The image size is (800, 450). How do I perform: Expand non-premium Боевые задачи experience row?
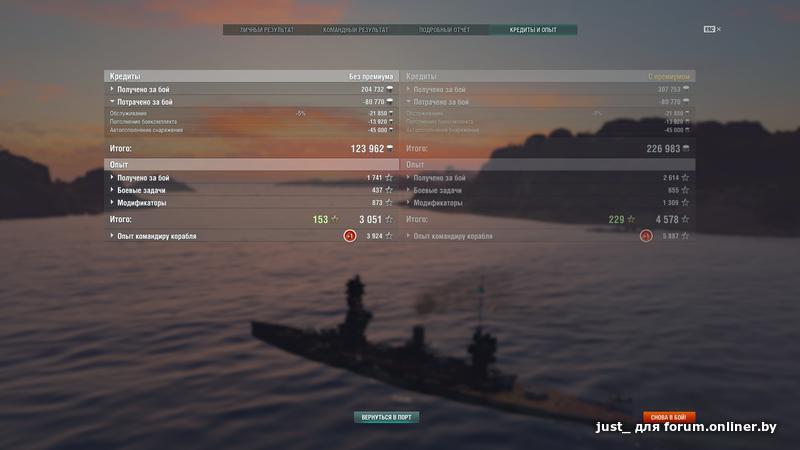[141, 189]
